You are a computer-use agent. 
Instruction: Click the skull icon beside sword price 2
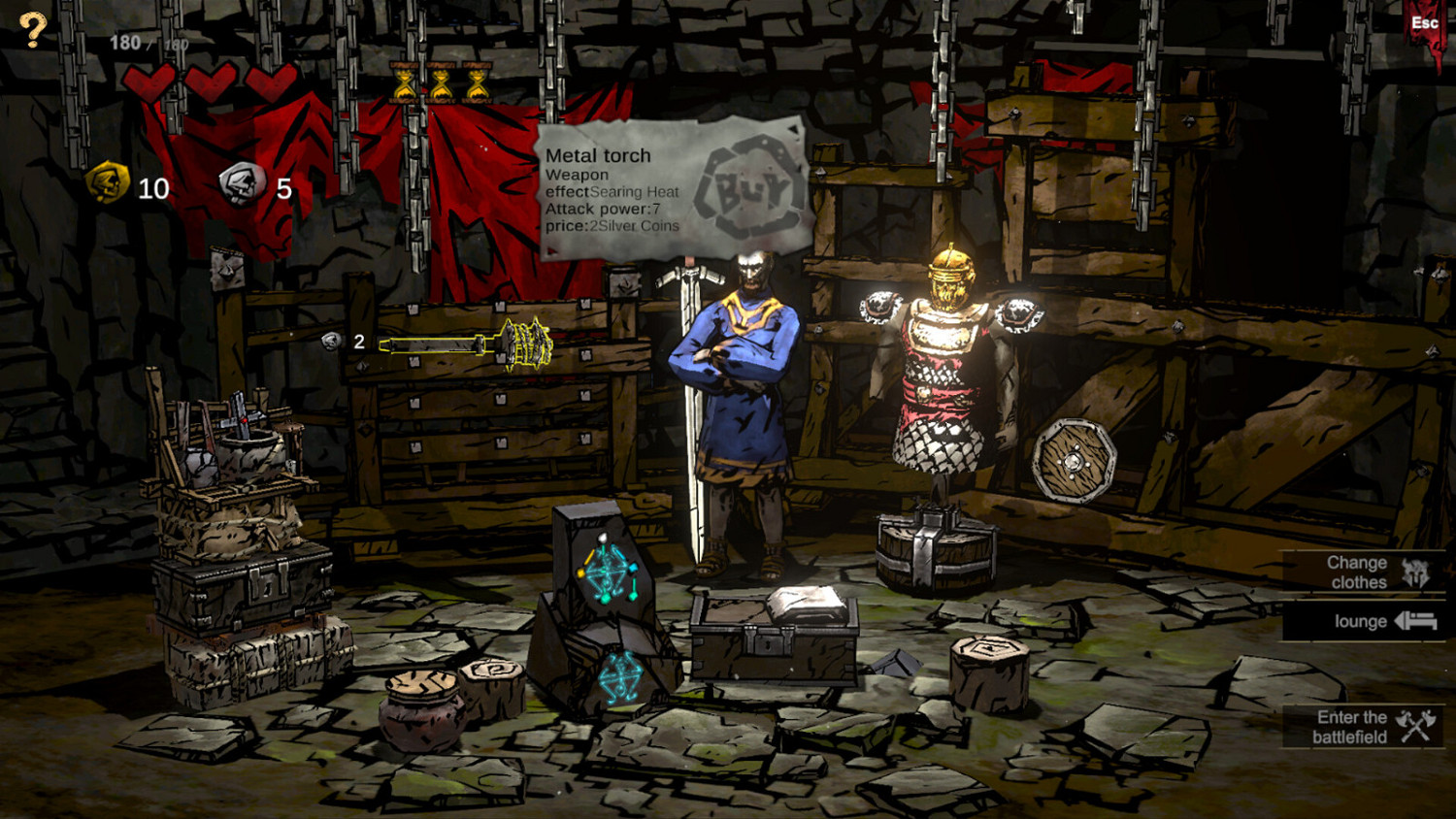[330, 342]
